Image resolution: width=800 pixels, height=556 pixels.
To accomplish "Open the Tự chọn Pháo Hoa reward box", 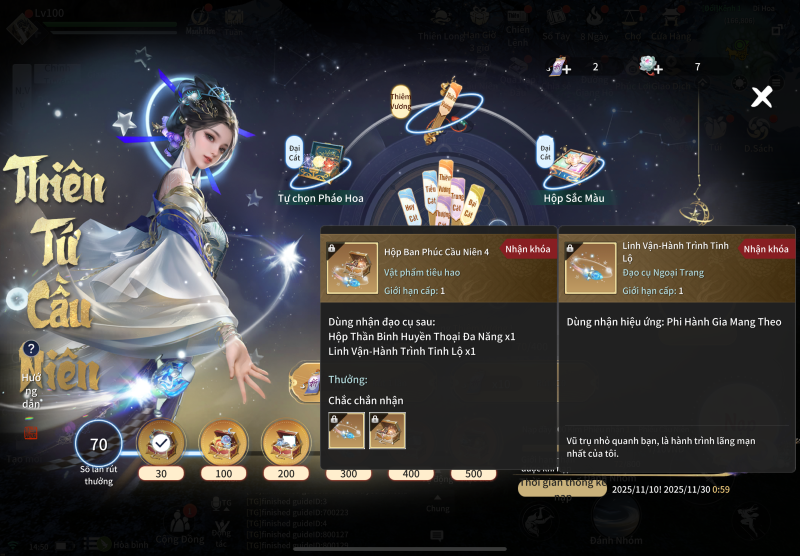I will coord(321,165).
